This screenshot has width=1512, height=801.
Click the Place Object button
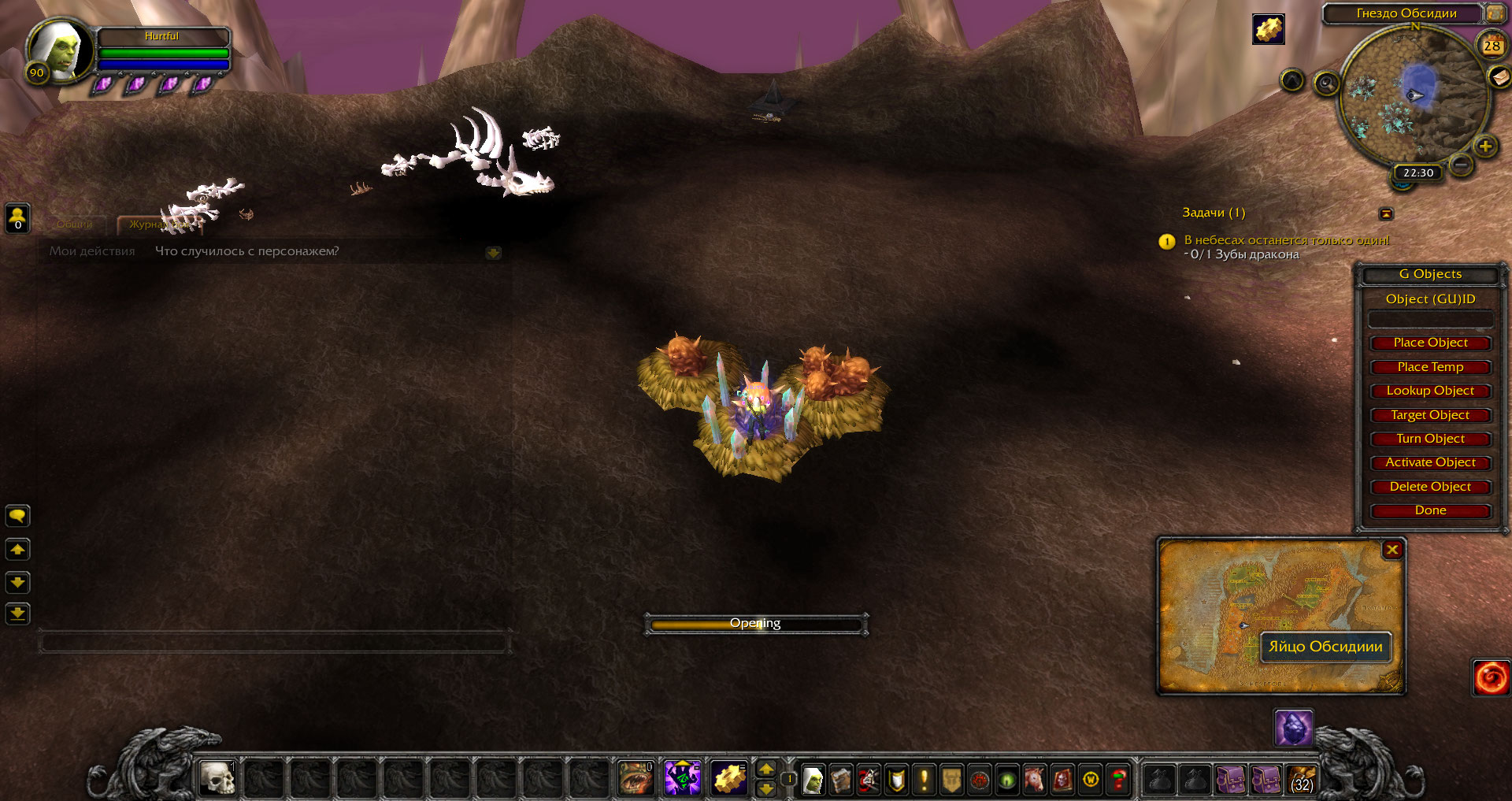(x=1430, y=343)
